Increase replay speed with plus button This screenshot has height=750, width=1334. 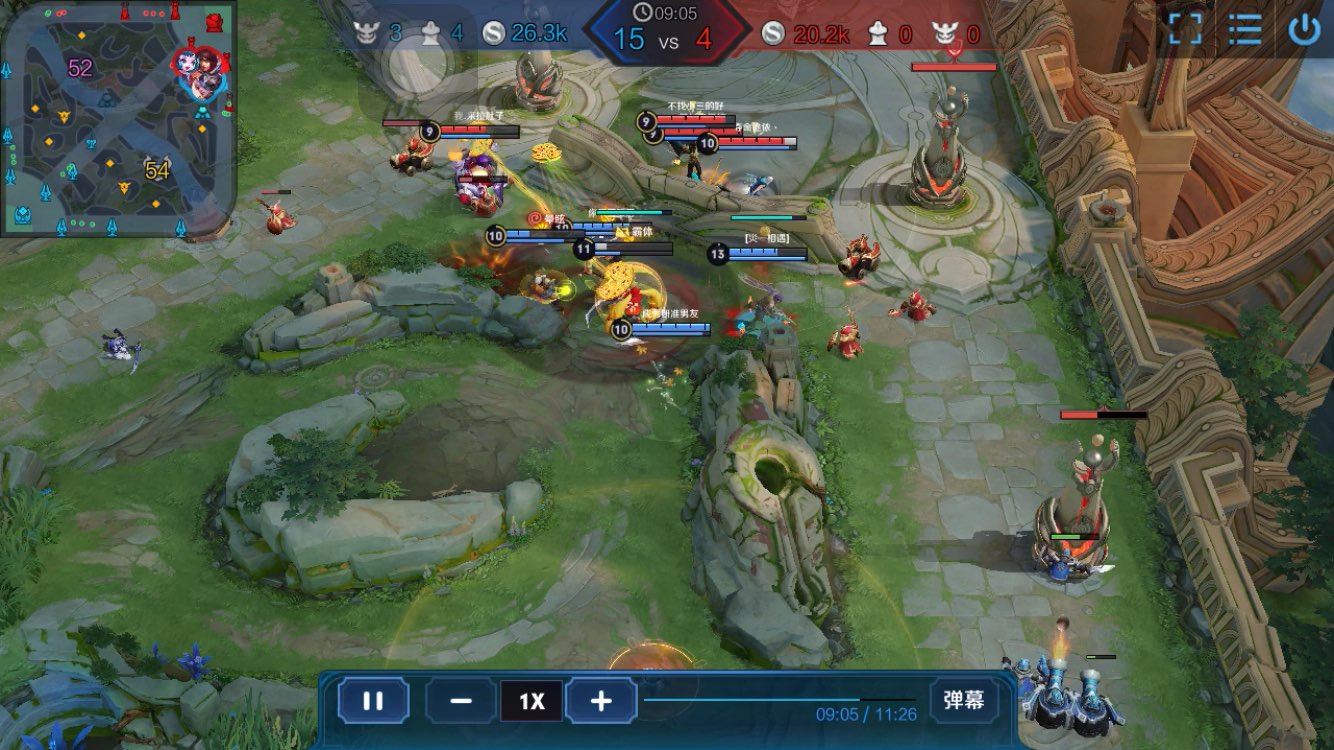pos(601,701)
